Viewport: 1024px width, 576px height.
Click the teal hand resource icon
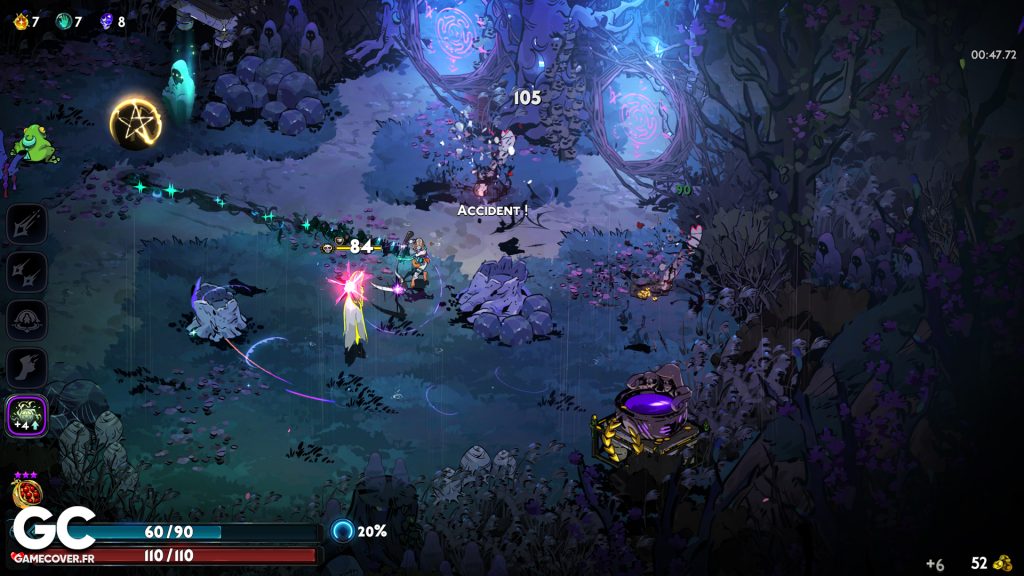click(x=63, y=21)
